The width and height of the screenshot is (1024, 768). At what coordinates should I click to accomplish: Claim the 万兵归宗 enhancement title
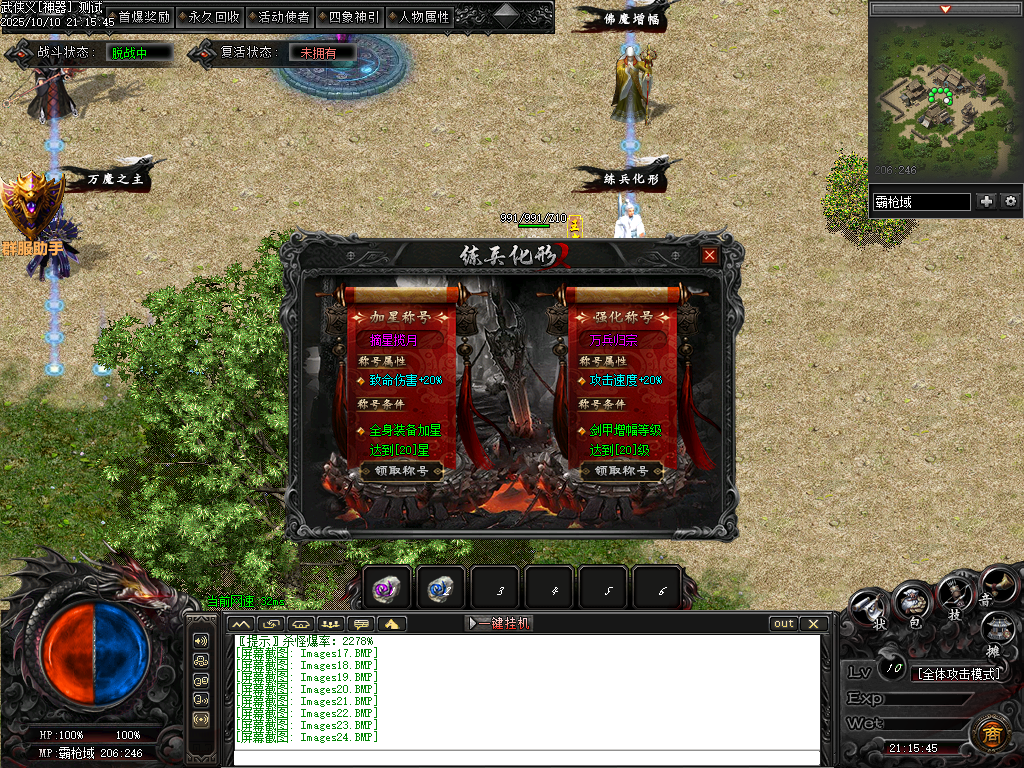(622, 471)
